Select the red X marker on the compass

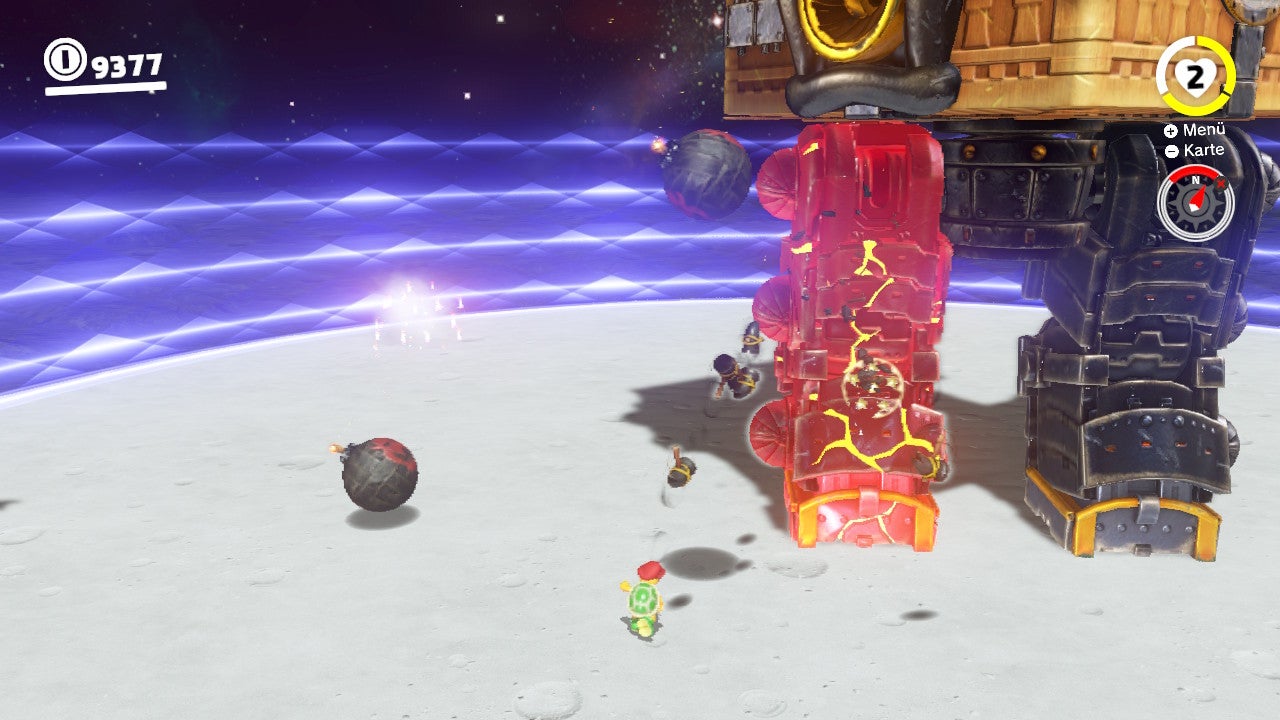point(1219,184)
